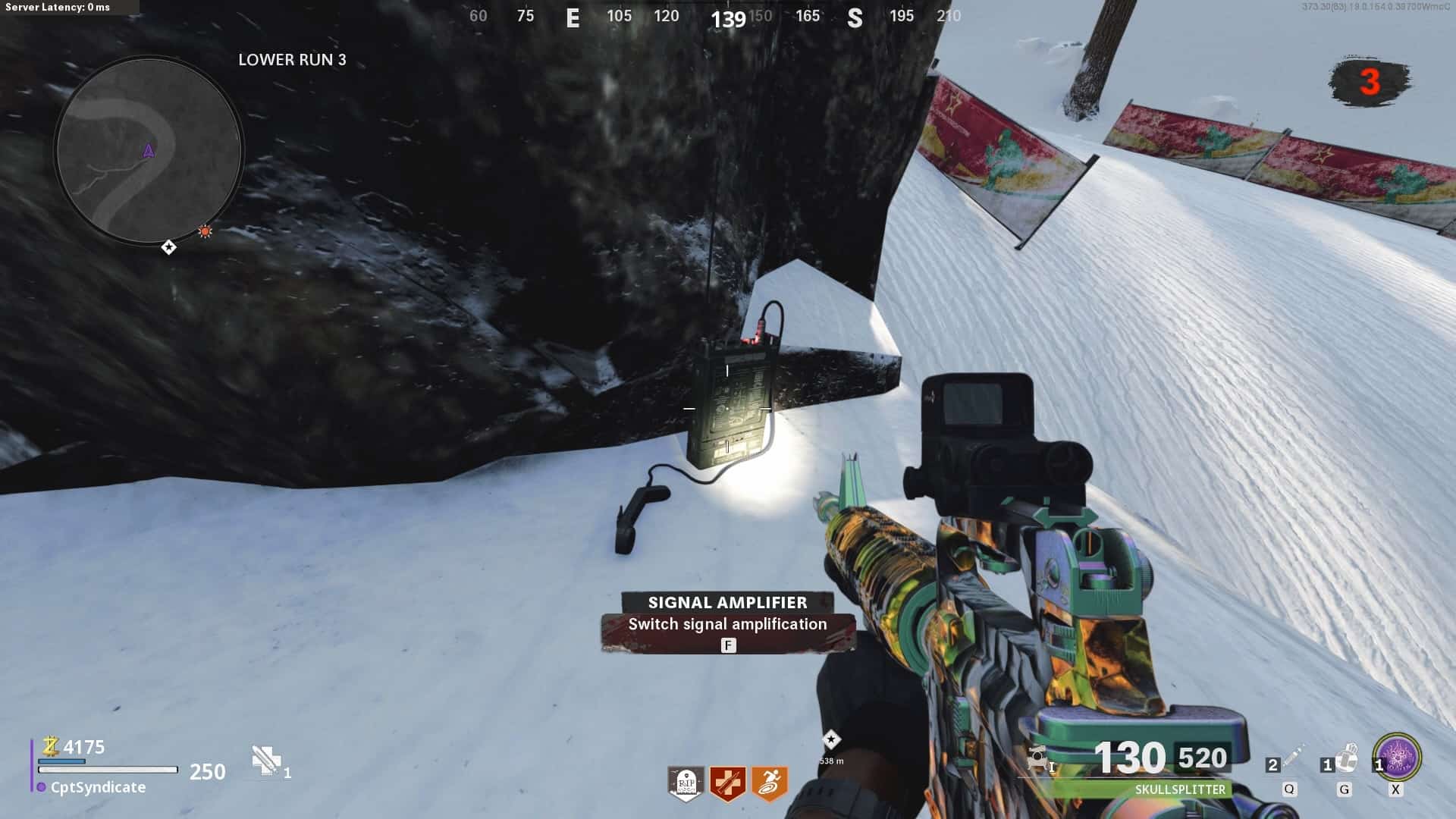
Task: Click the Stim Shot tactical equipment icon
Action: tap(1292, 758)
